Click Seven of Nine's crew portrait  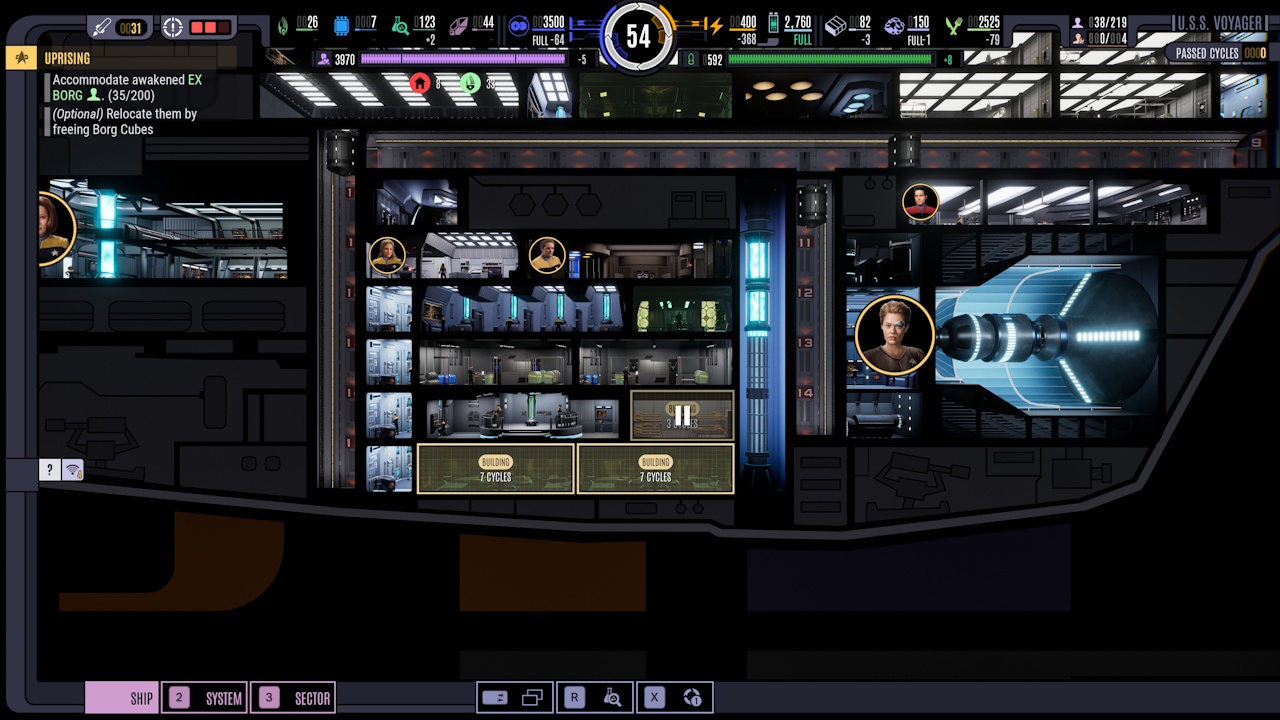893,336
